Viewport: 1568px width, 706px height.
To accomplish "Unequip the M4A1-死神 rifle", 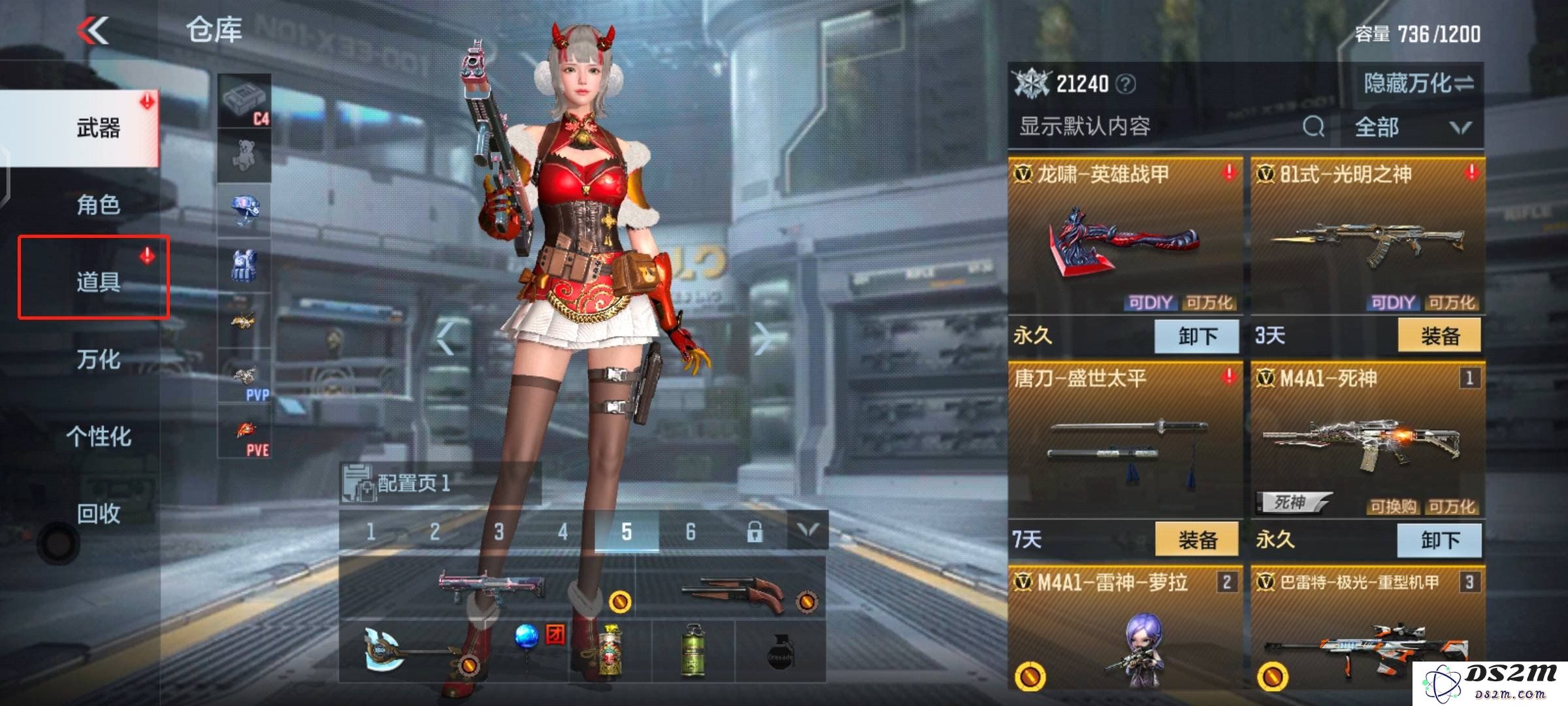I will click(1439, 540).
